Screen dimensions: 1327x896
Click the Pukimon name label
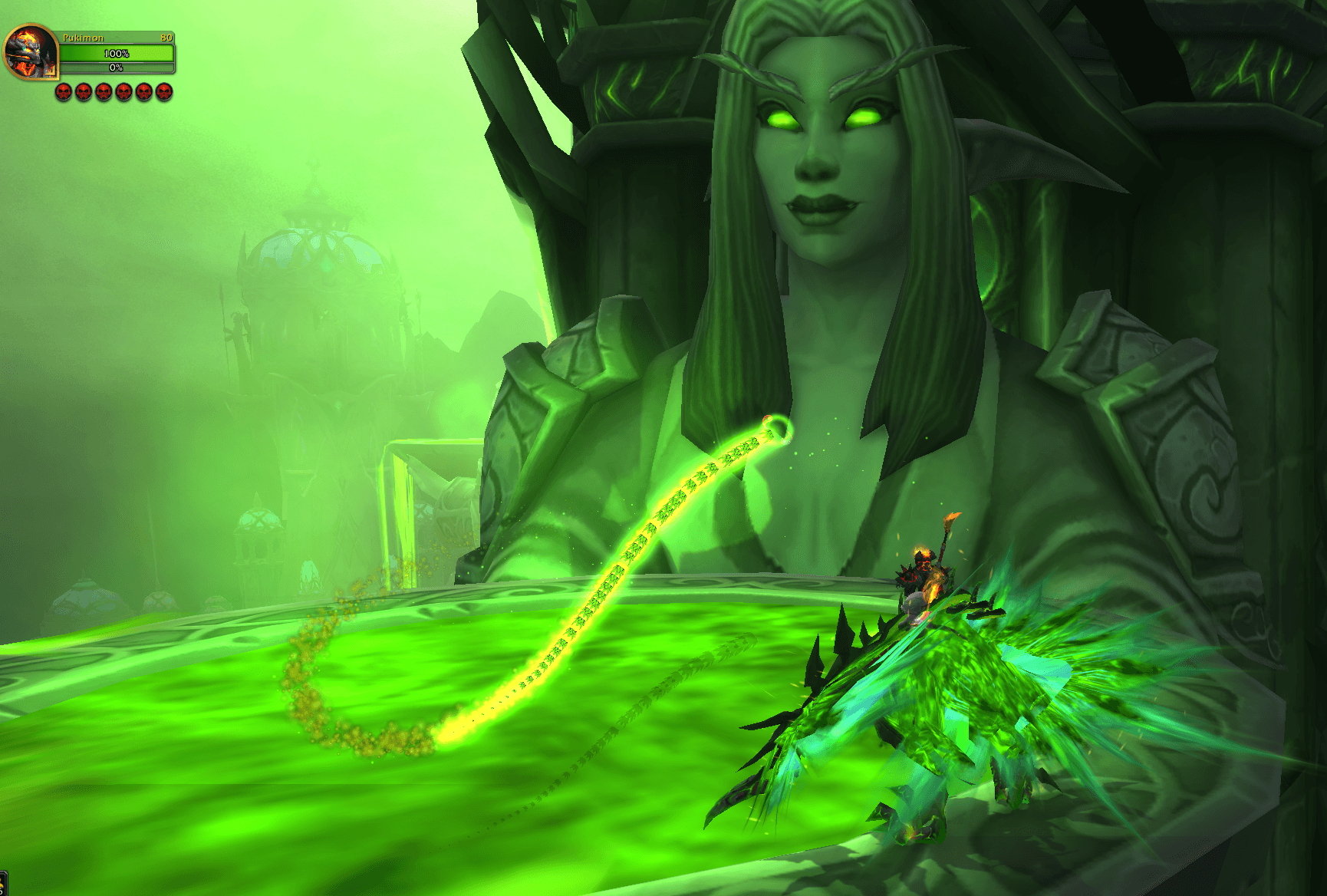(84, 38)
